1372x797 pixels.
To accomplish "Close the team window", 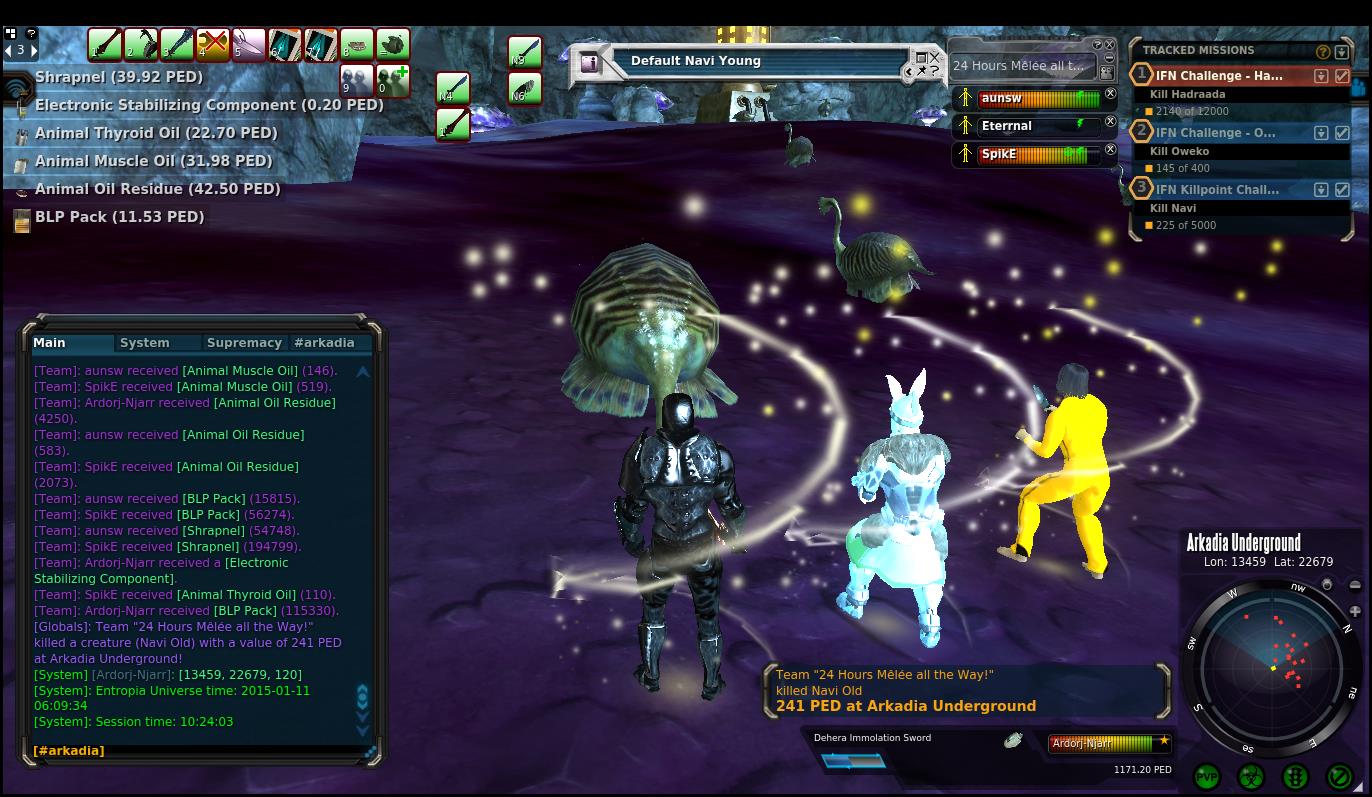I will (x=1109, y=45).
